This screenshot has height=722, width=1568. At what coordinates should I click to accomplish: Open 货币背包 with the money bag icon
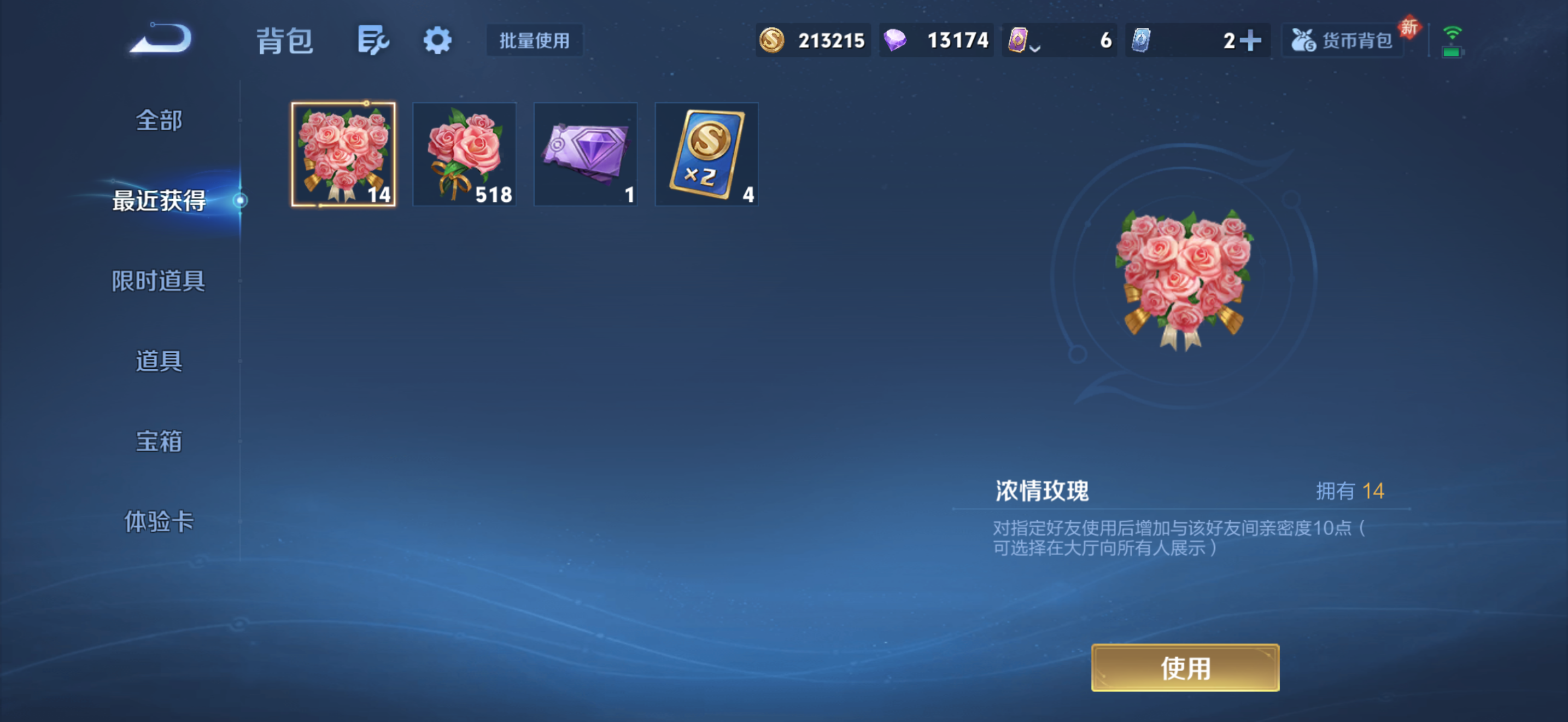pos(1343,40)
